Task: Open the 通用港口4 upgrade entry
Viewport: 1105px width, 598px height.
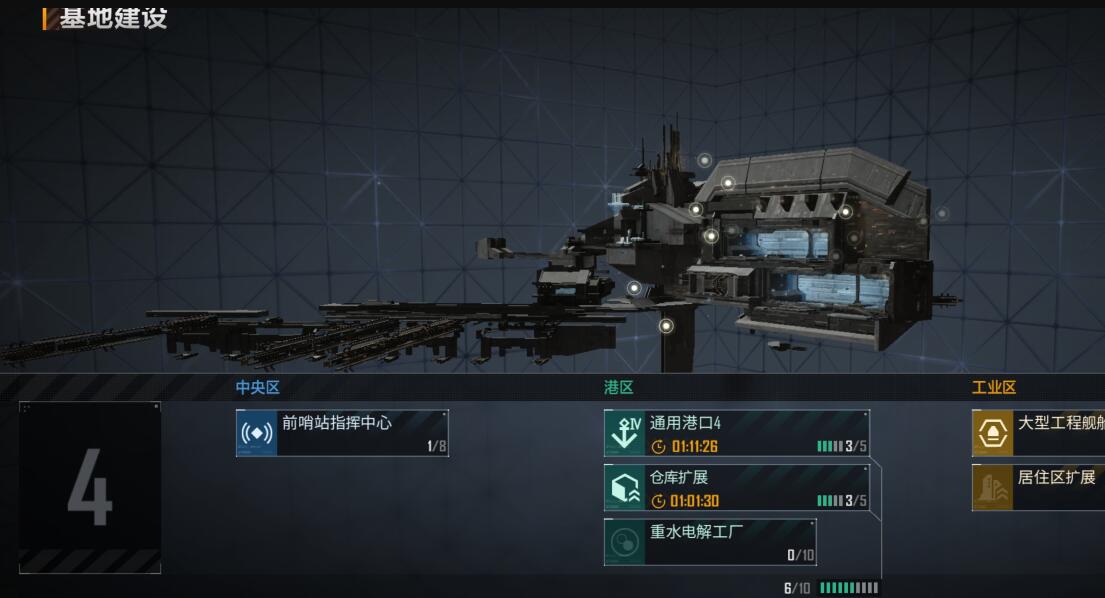Action: pos(736,433)
